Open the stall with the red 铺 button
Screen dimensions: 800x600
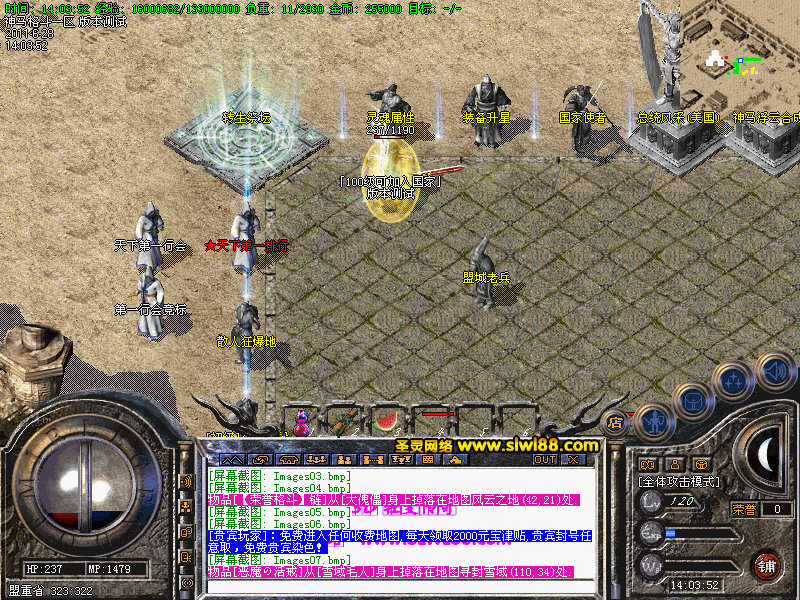(x=767, y=564)
